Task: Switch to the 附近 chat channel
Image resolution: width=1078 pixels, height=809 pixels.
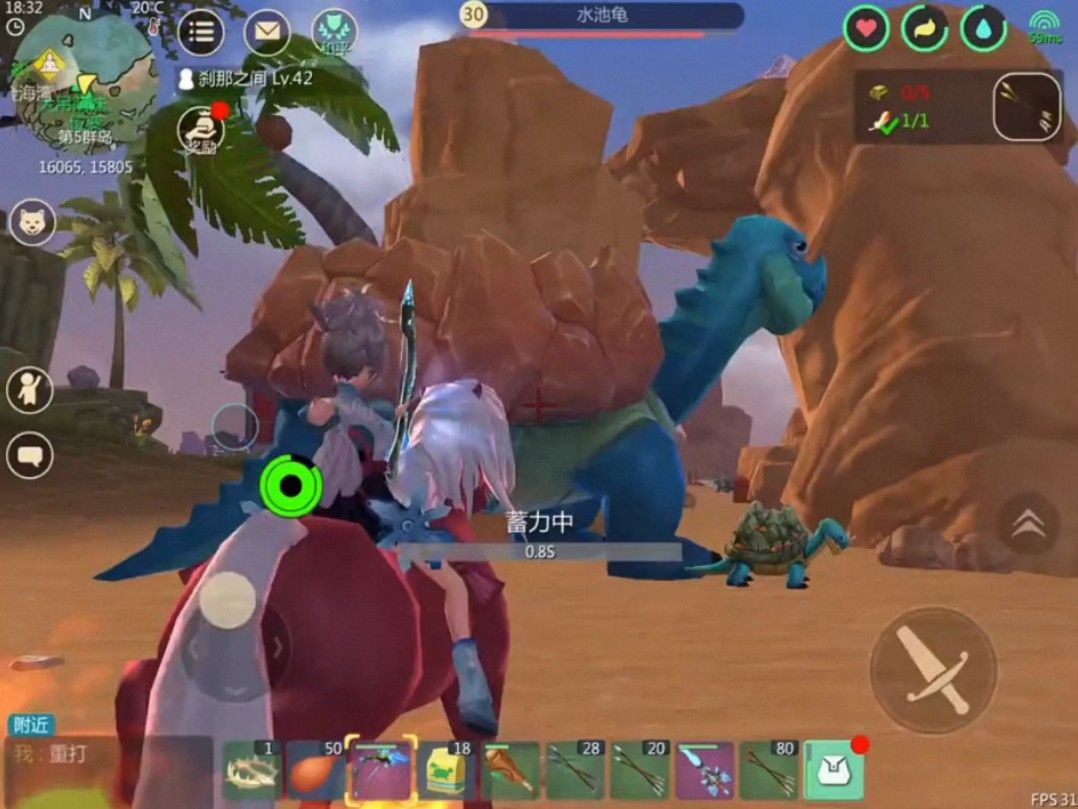Action: pos(31,725)
